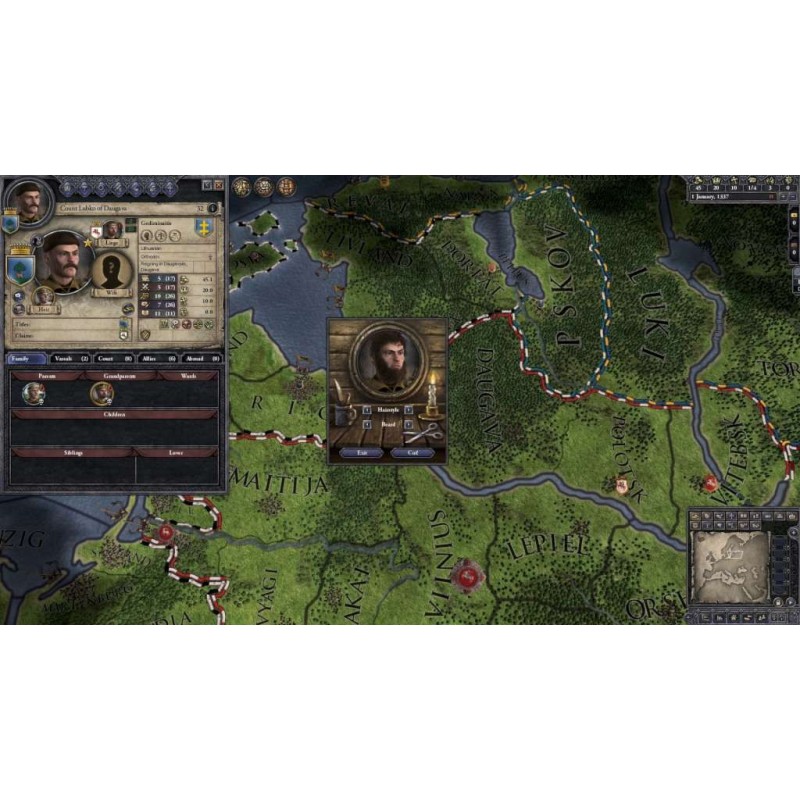Select the Heir portrait
The image size is (800, 800).
43,296
